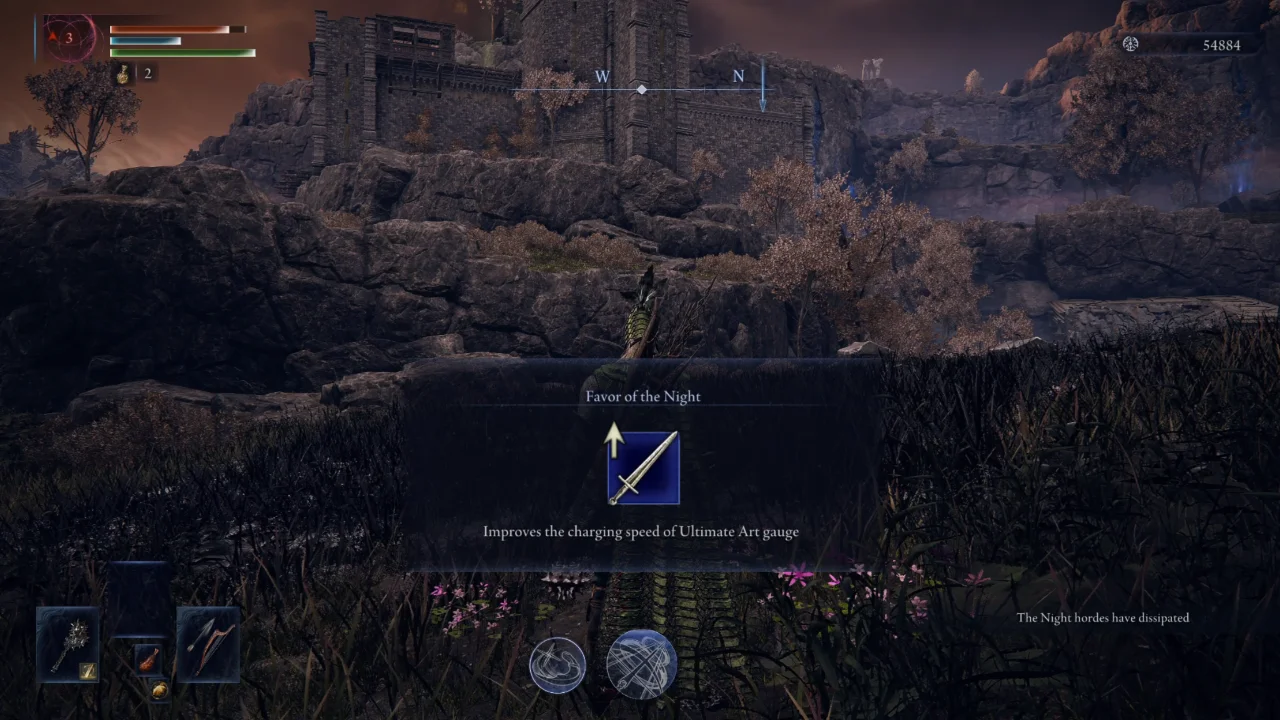Click the small golden pouch icon
The width and height of the screenshot is (1280, 720).
point(159,690)
